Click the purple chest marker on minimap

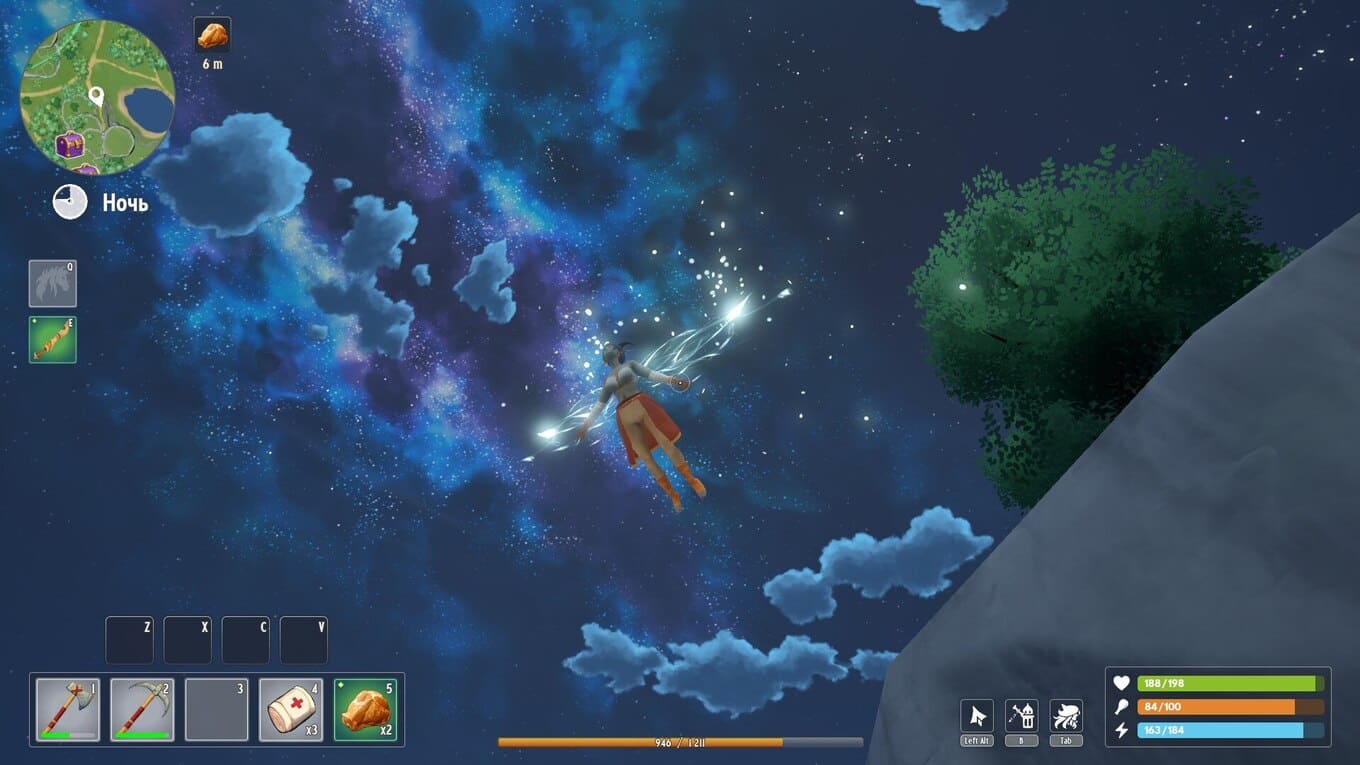click(70, 146)
